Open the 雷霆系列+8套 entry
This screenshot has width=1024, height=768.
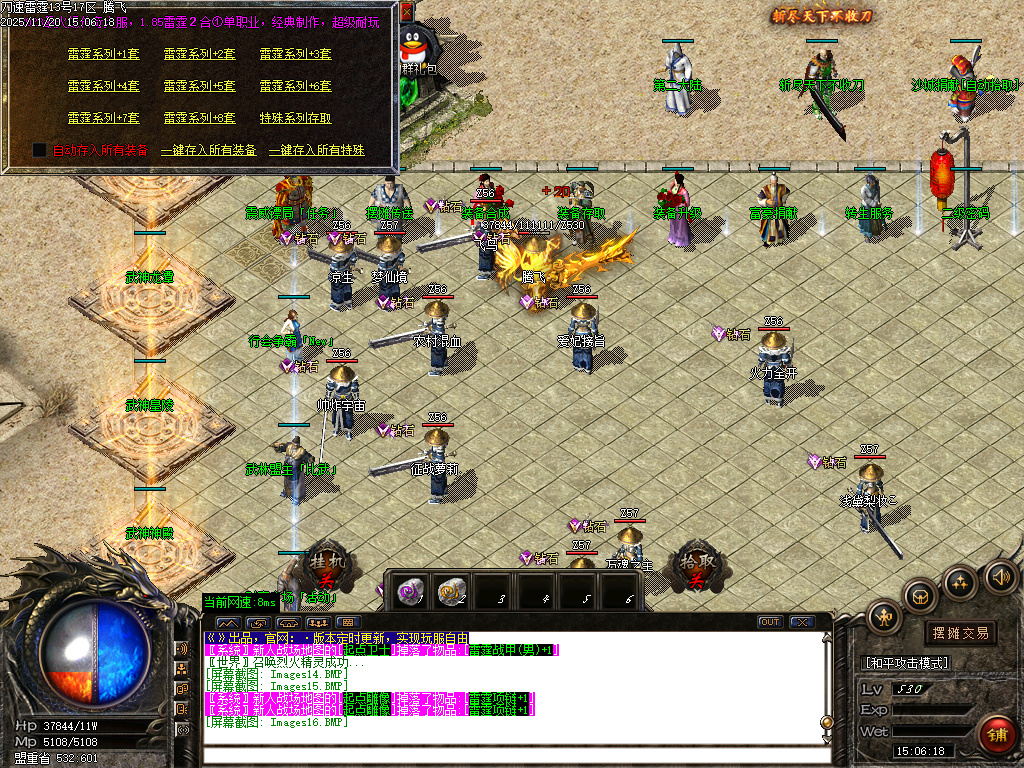coord(200,118)
